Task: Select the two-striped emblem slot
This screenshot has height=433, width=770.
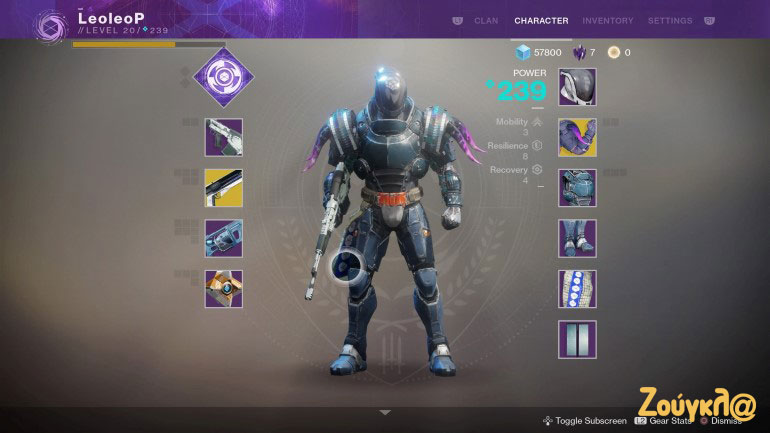Action: click(577, 340)
